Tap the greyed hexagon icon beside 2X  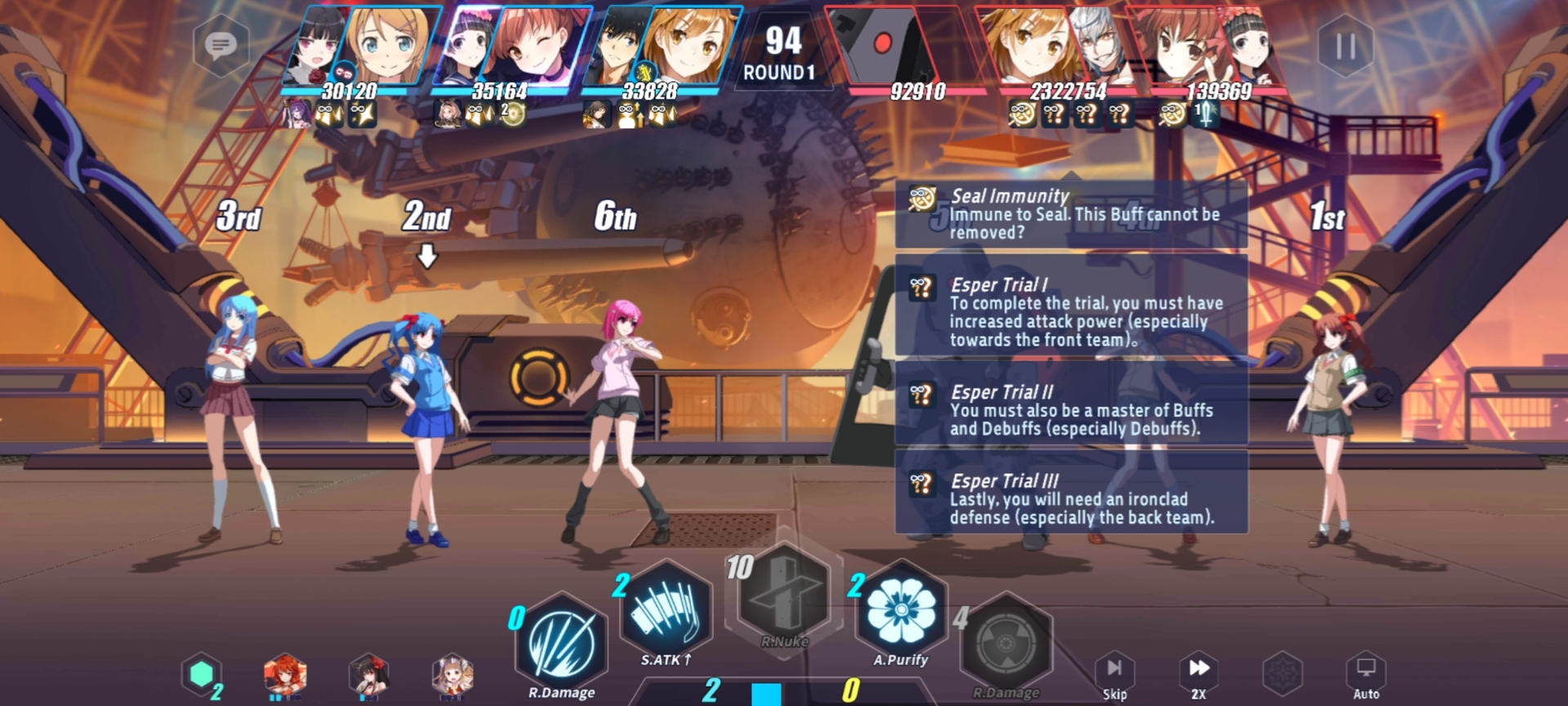click(1282, 674)
